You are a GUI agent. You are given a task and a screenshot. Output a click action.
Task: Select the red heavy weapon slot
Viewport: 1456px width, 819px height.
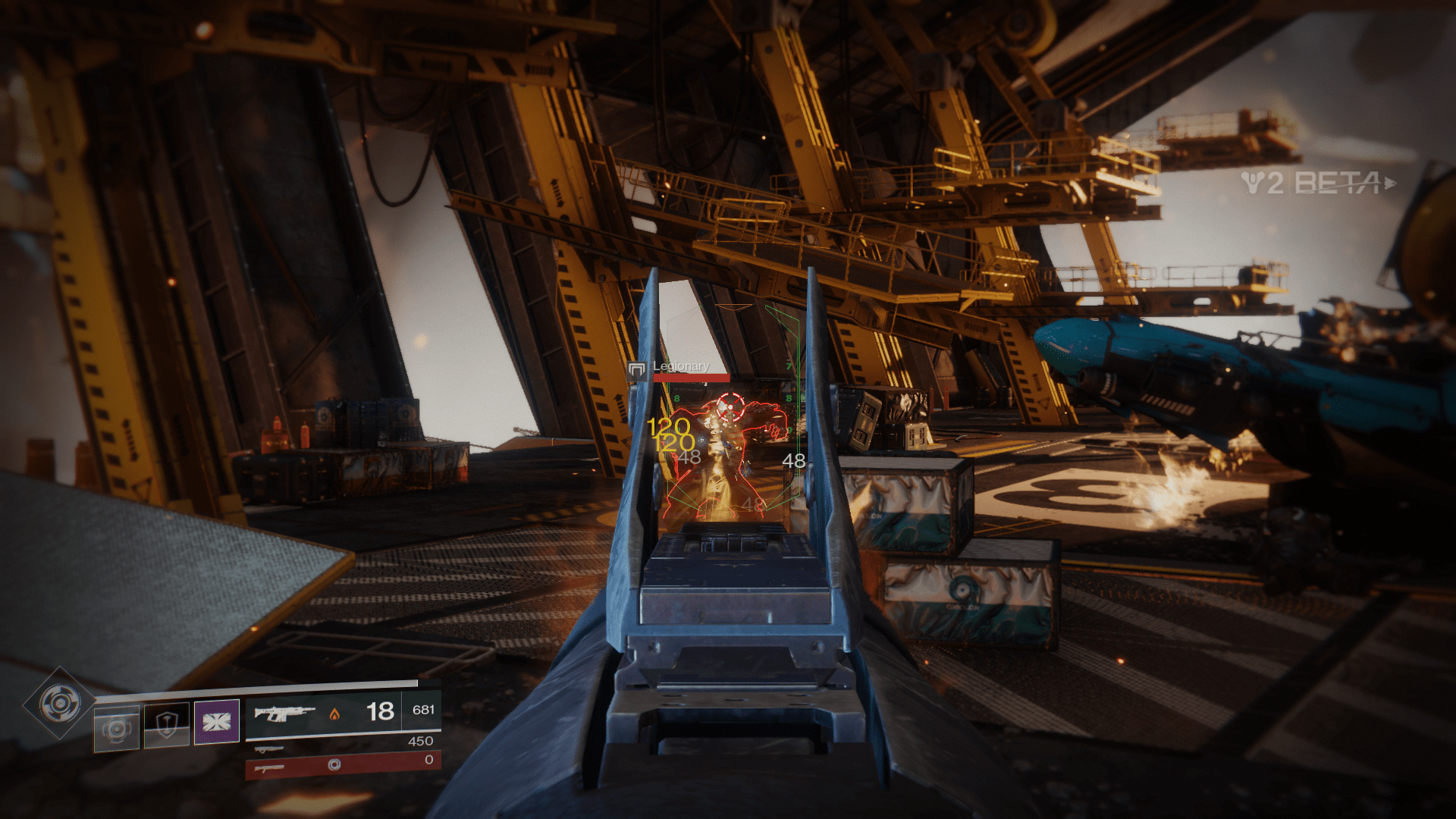(343, 766)
